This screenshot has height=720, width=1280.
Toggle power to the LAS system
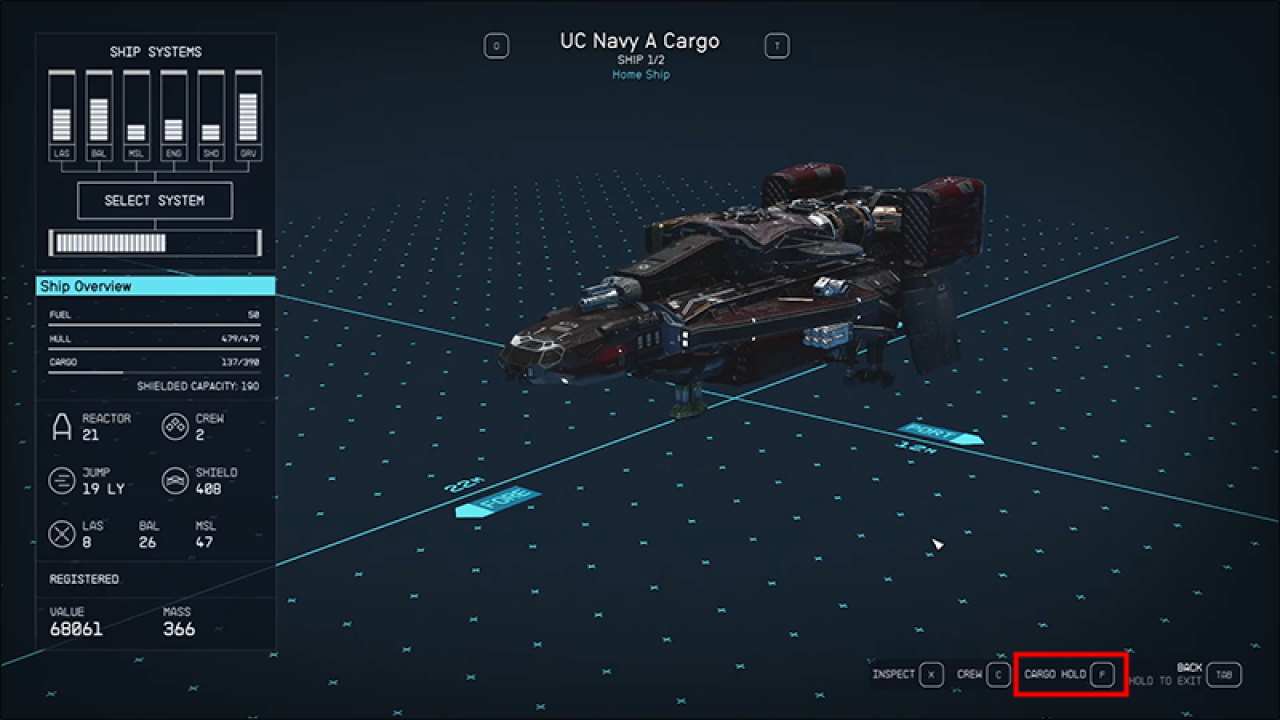61,105
